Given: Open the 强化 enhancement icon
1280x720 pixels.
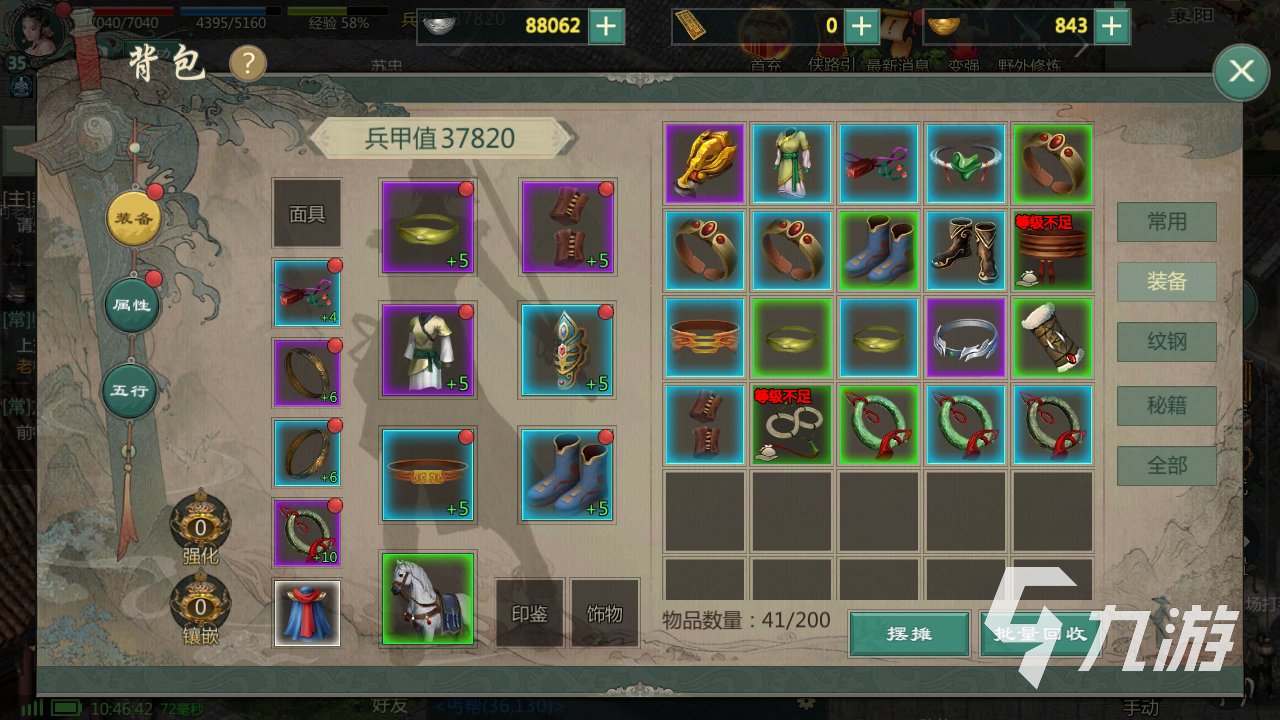Looking at the screenshot, I should coord(200,525).
